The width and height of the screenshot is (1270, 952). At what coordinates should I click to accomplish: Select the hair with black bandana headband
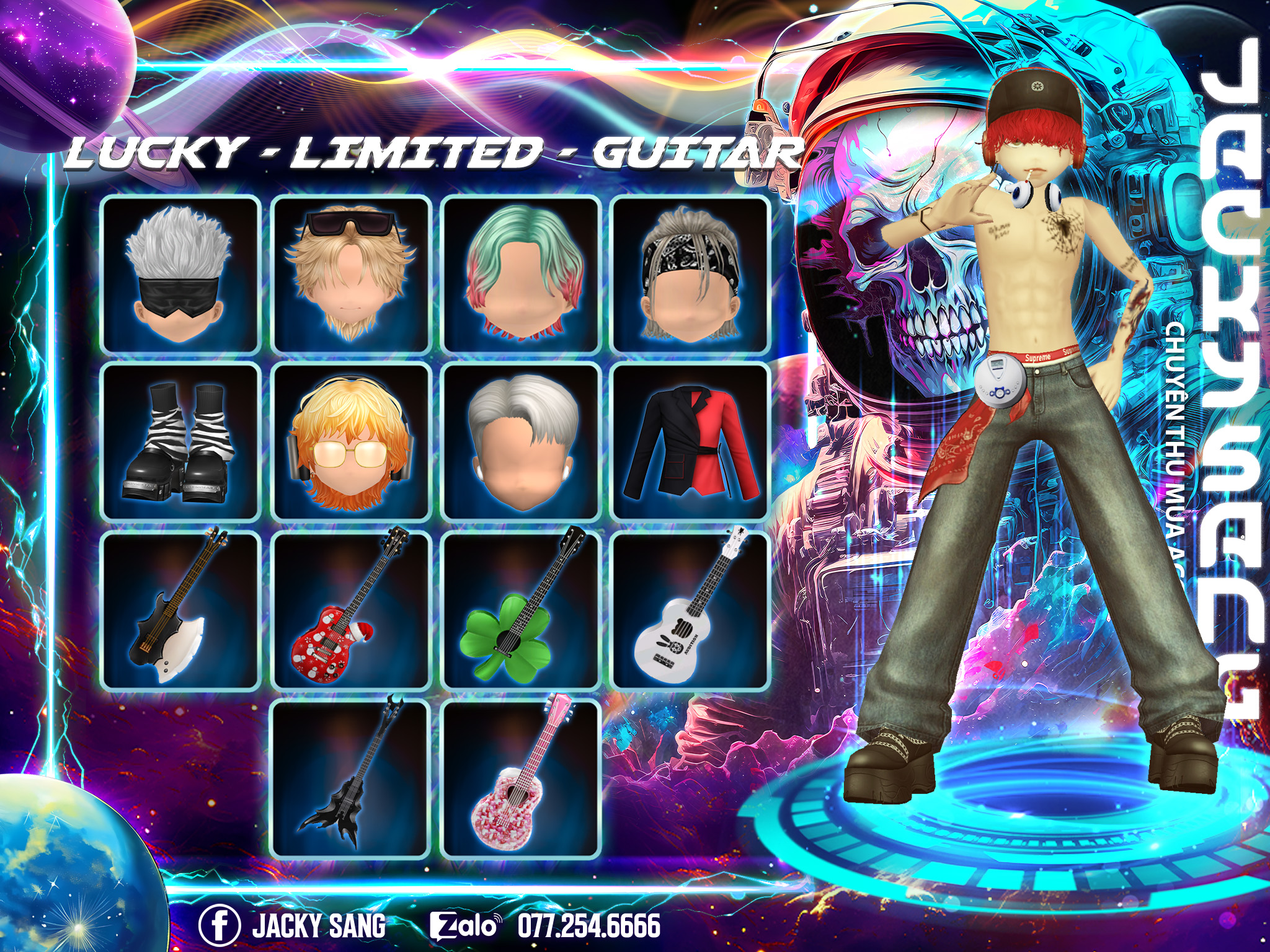(x=690, y=275)
